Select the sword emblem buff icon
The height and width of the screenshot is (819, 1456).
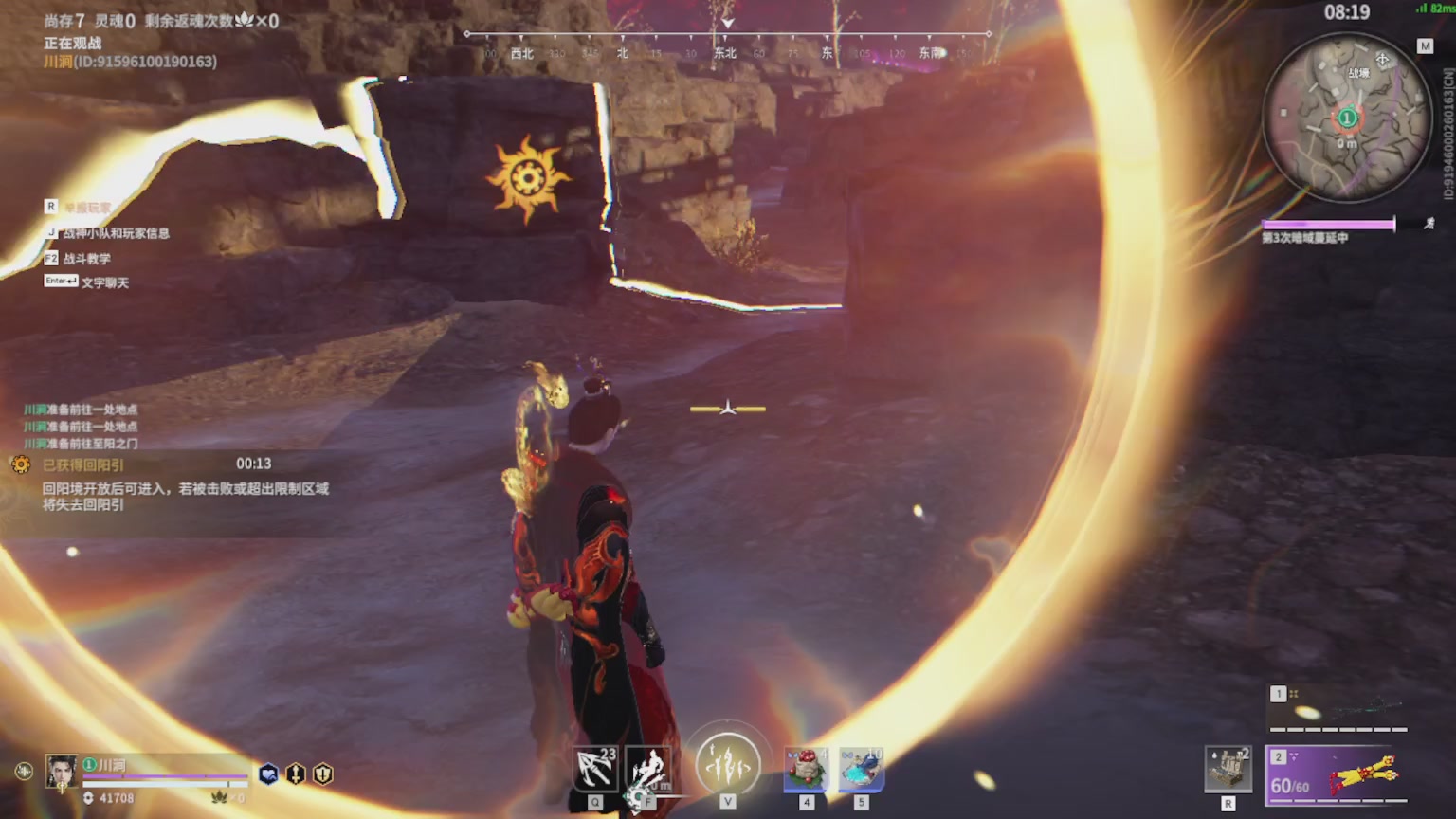click(296, 774)
